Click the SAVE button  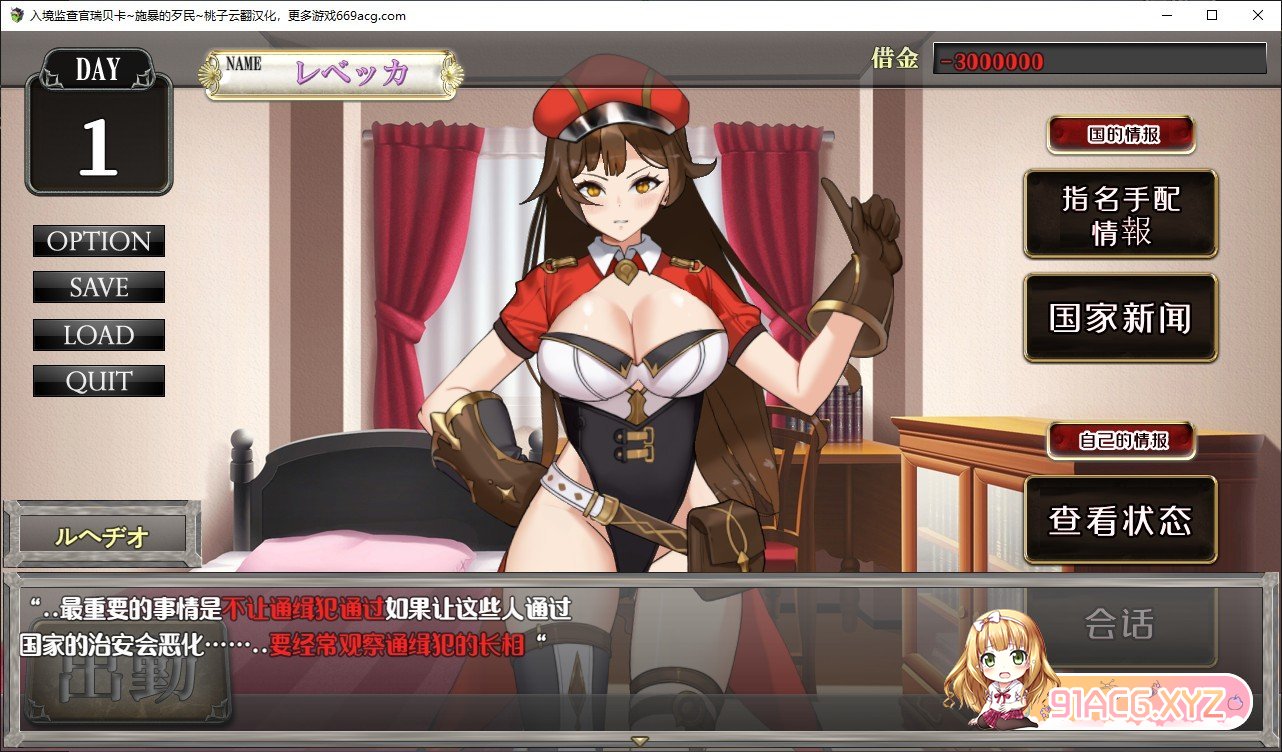pos(99,288)
